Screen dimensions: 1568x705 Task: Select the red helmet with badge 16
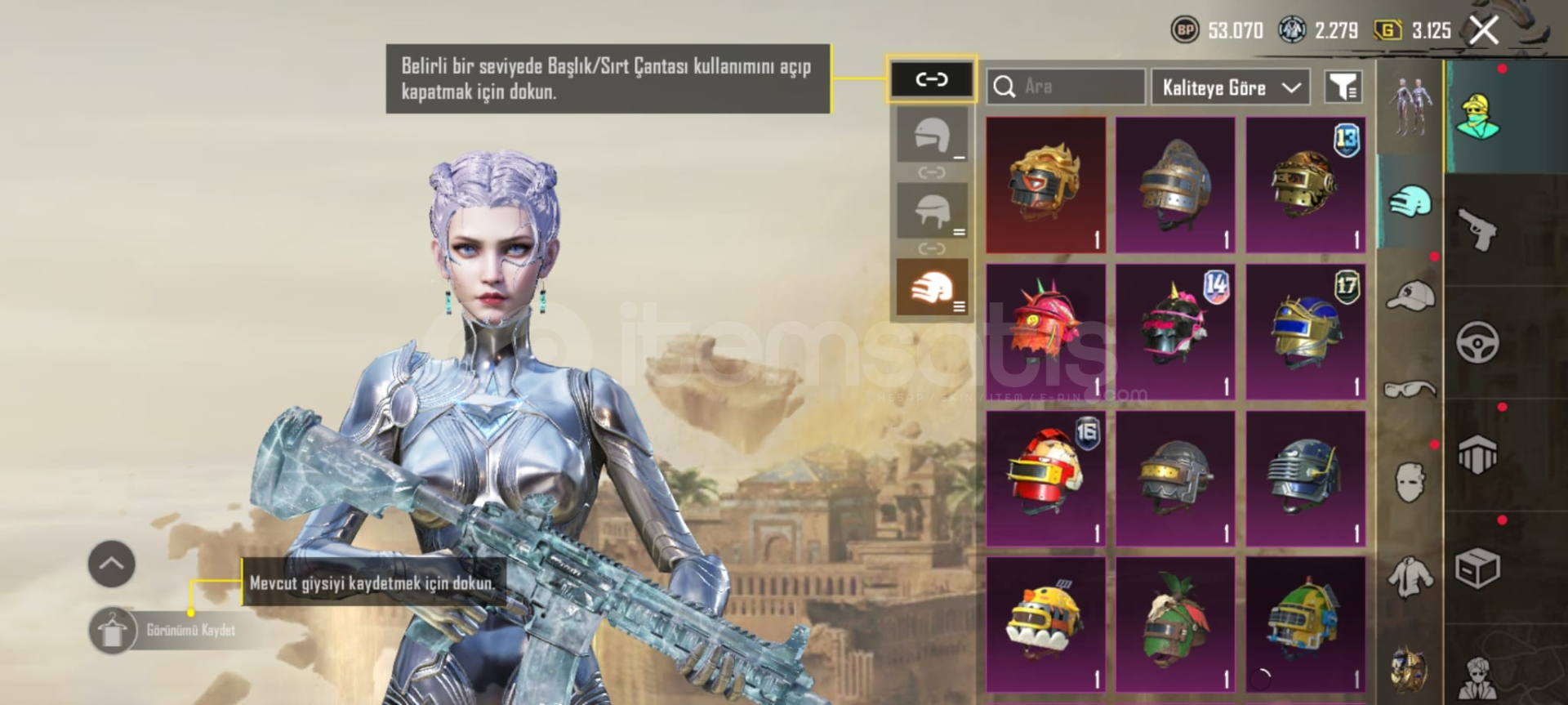point(1045,478)
